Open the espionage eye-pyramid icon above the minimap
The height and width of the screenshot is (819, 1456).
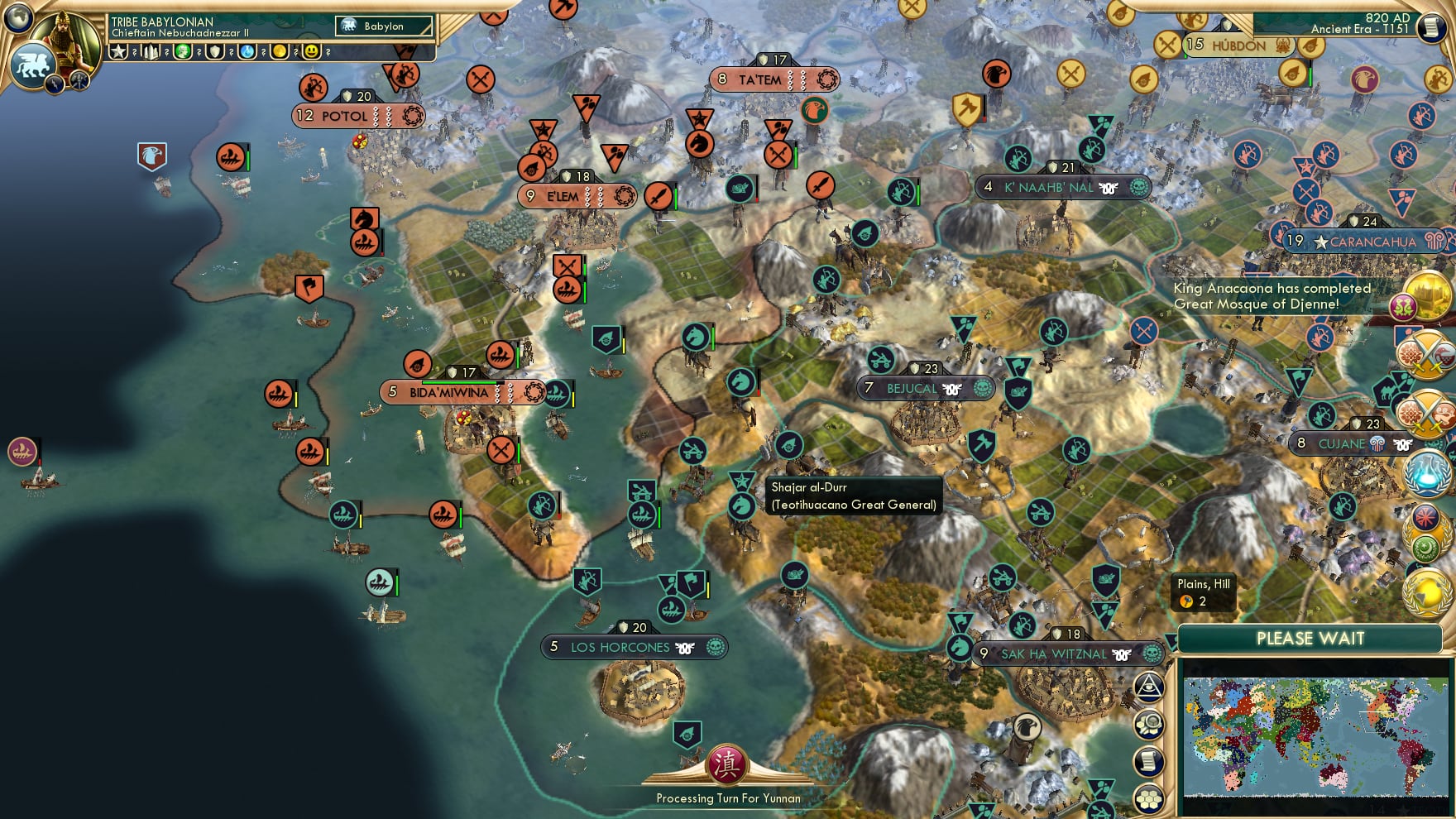click(1149, 687)
